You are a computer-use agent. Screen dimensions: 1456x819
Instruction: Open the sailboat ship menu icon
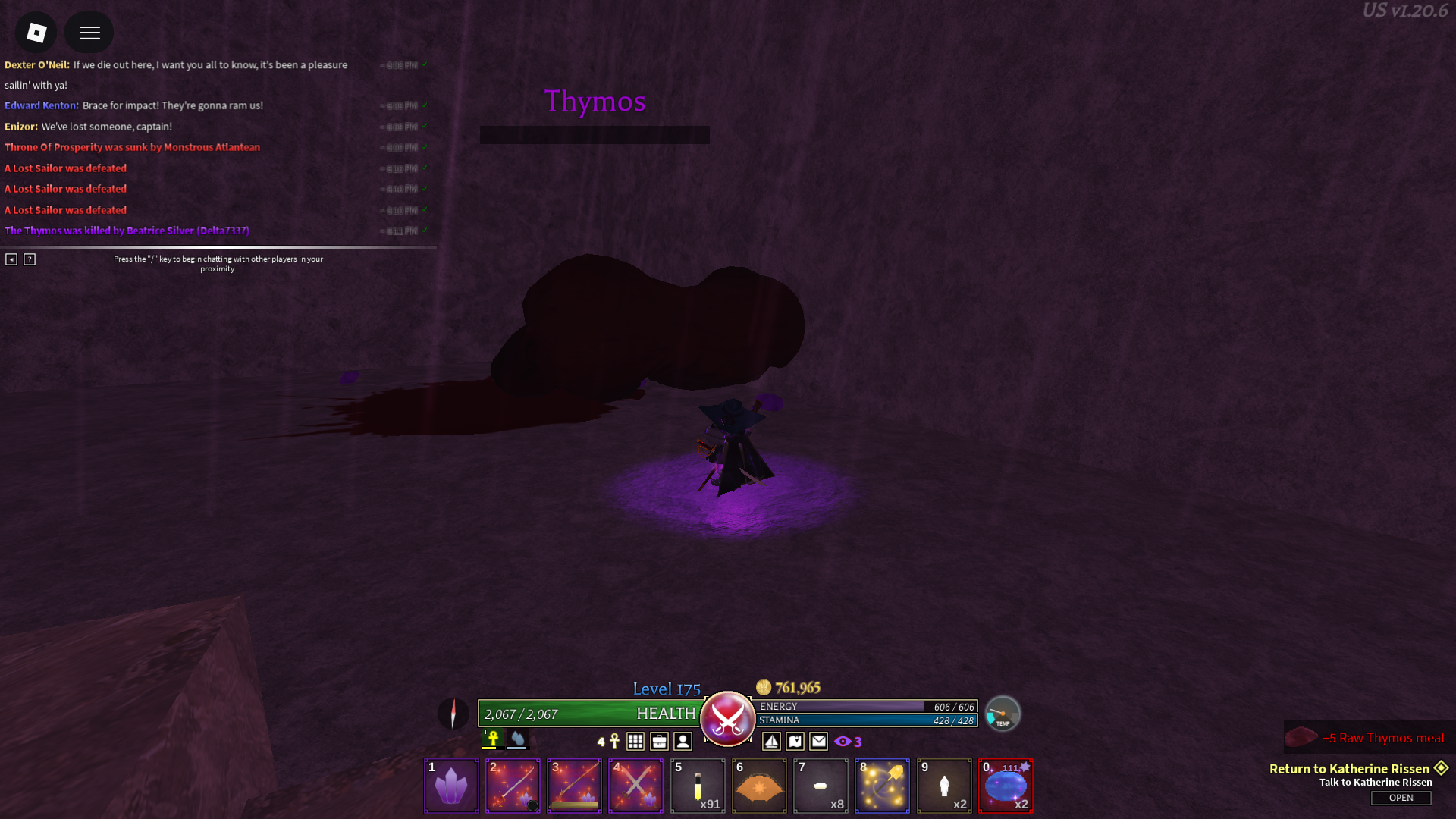(x=771, y=742)
